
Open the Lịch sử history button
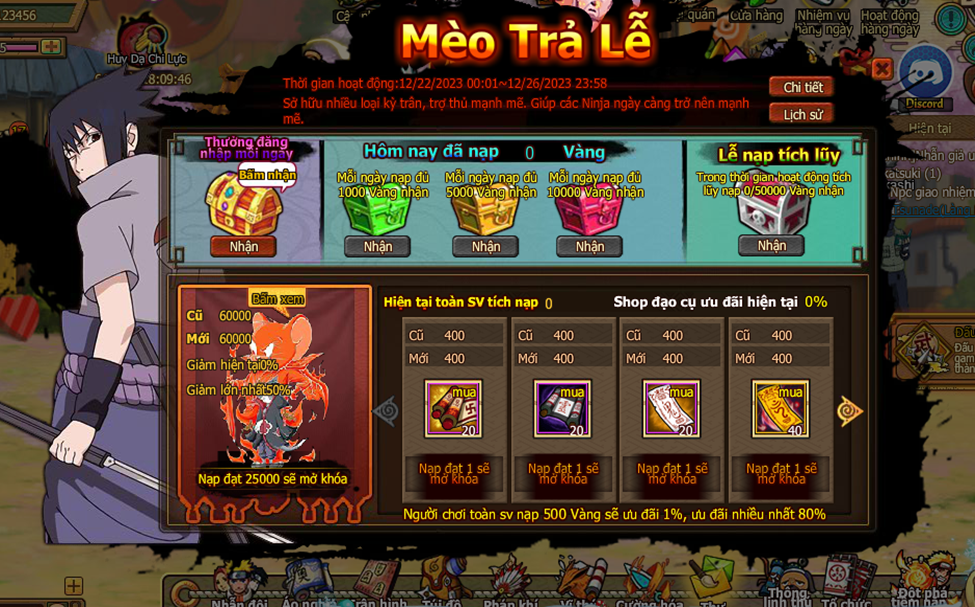pyautogui.click(x=802, y=114)
